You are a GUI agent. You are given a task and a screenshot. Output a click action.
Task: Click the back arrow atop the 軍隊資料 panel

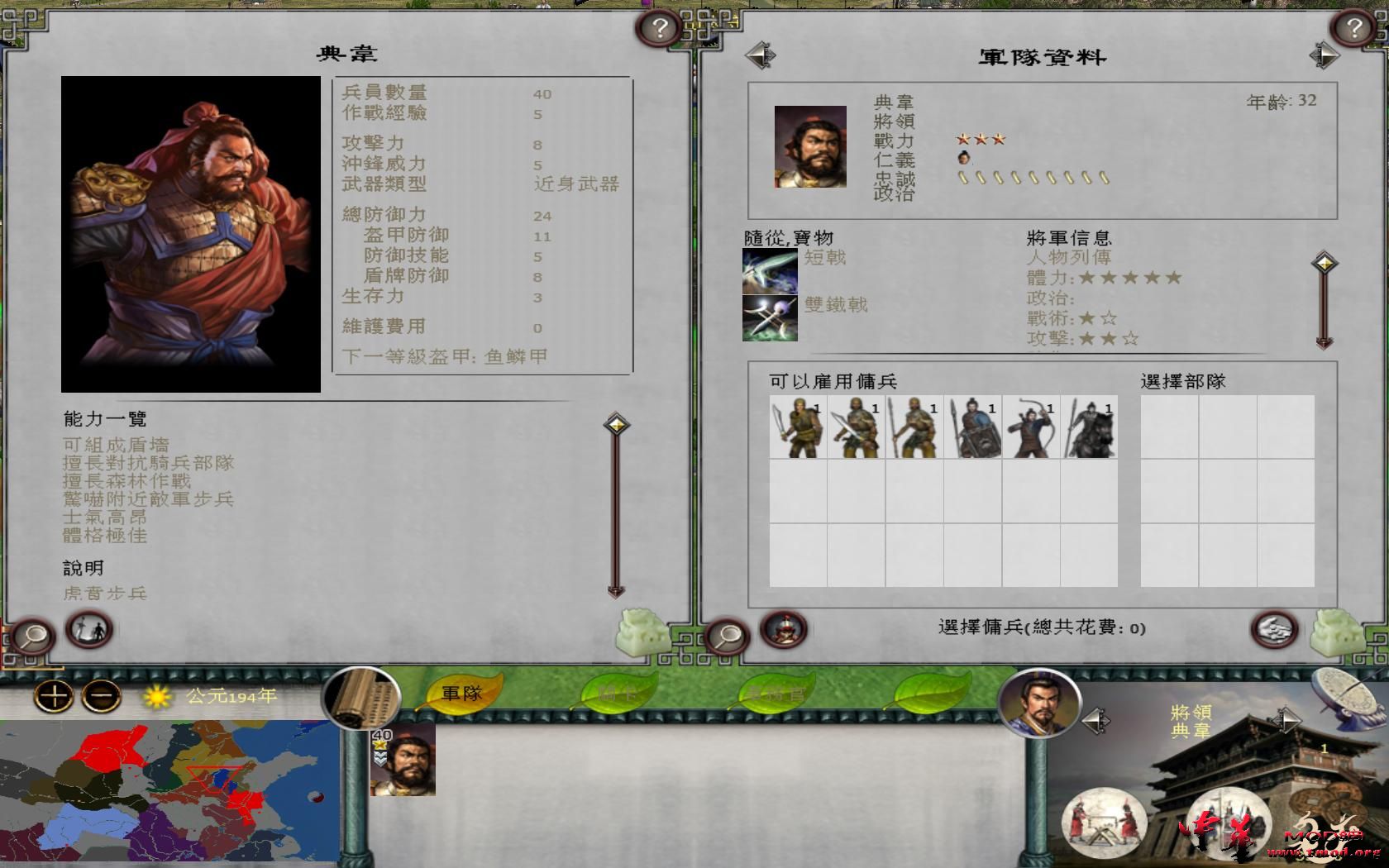(761, 54)
